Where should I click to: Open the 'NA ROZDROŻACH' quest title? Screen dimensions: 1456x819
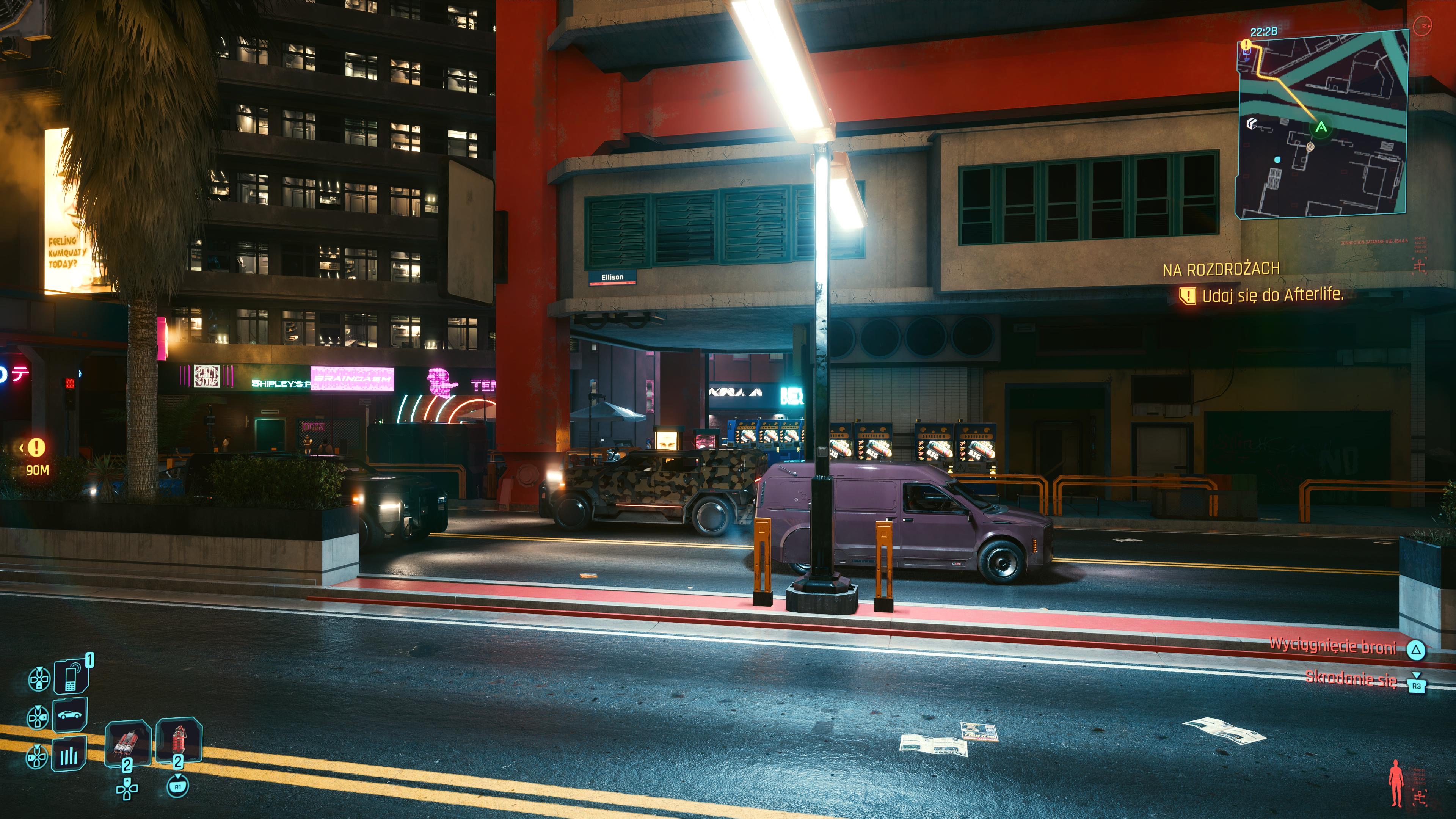click(x=1221, y=270)
